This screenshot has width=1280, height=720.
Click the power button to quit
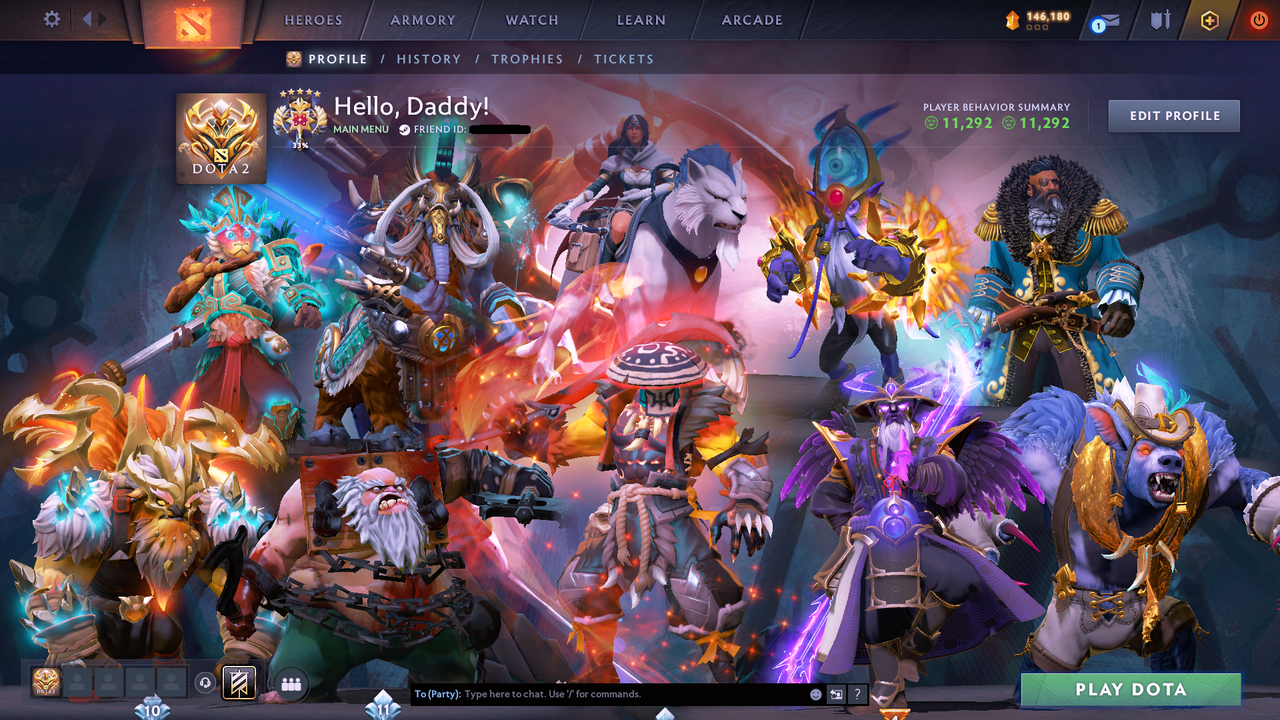point(1258,18)
